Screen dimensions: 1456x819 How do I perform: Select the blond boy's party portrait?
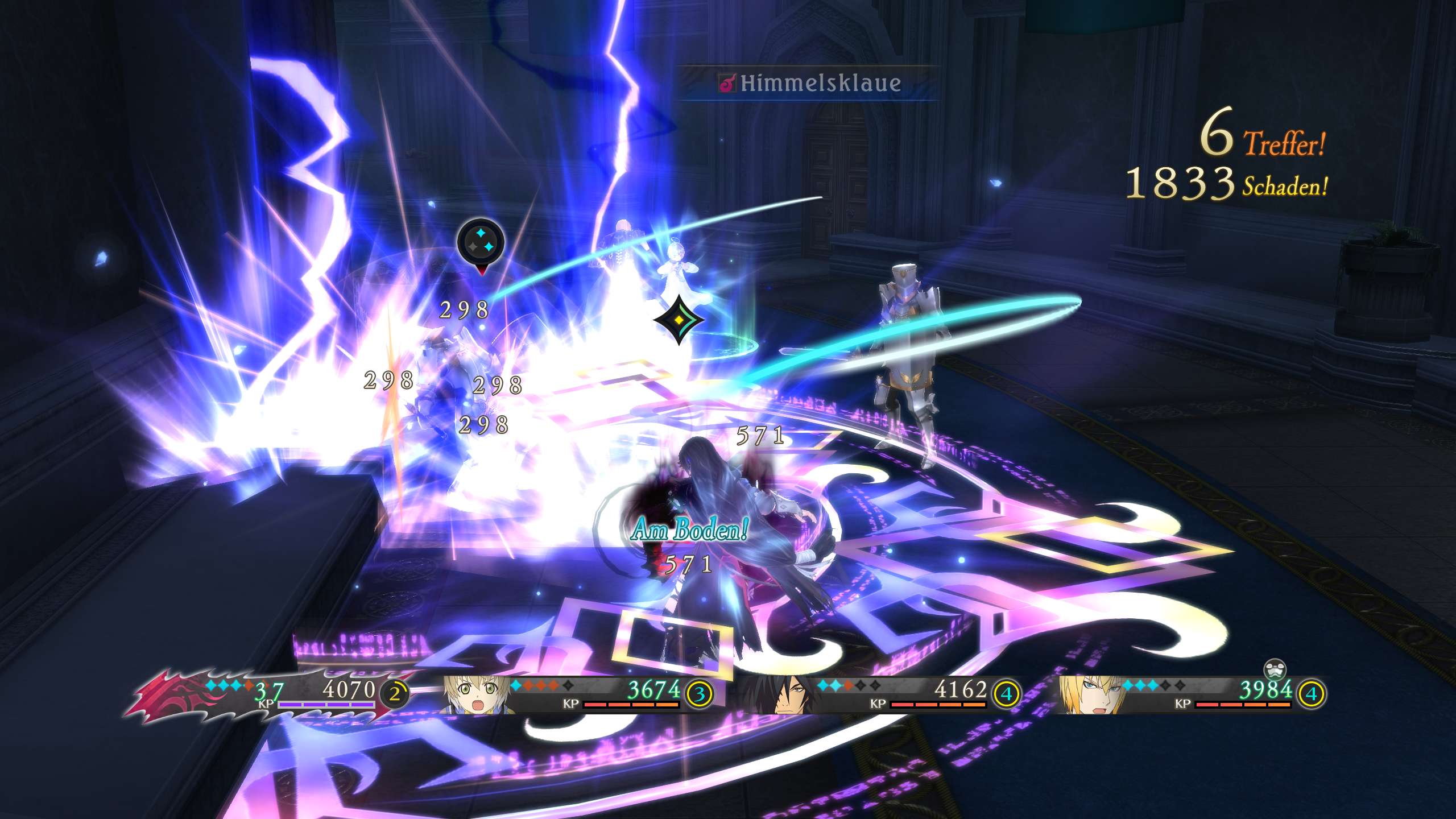click(x=477, y=694)
